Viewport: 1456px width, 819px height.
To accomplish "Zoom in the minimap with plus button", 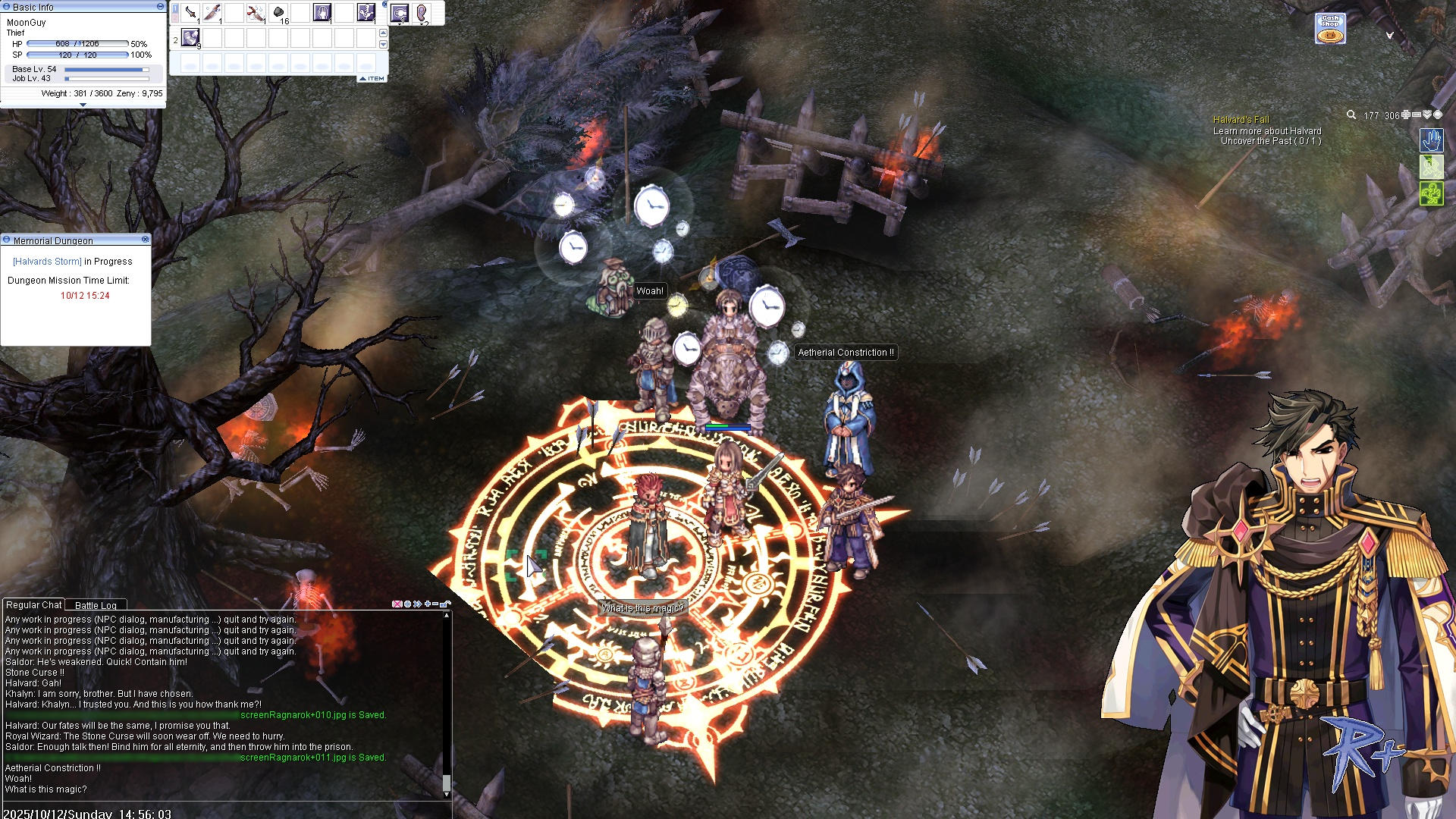I will click(1405, 115).
